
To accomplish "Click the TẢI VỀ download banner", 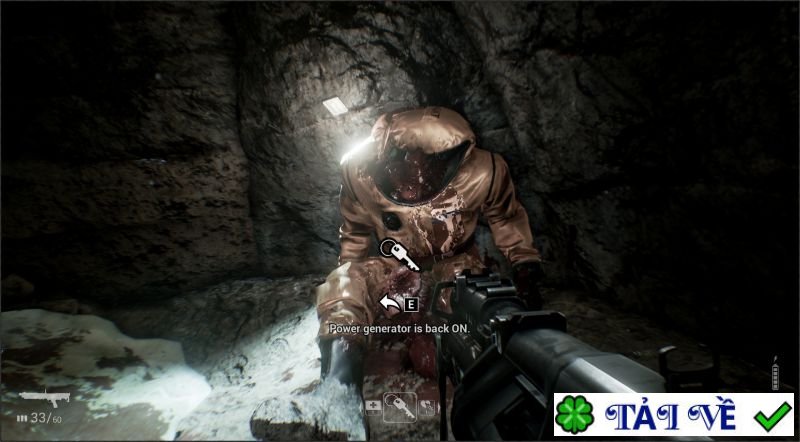I will (x=674, y=415).
